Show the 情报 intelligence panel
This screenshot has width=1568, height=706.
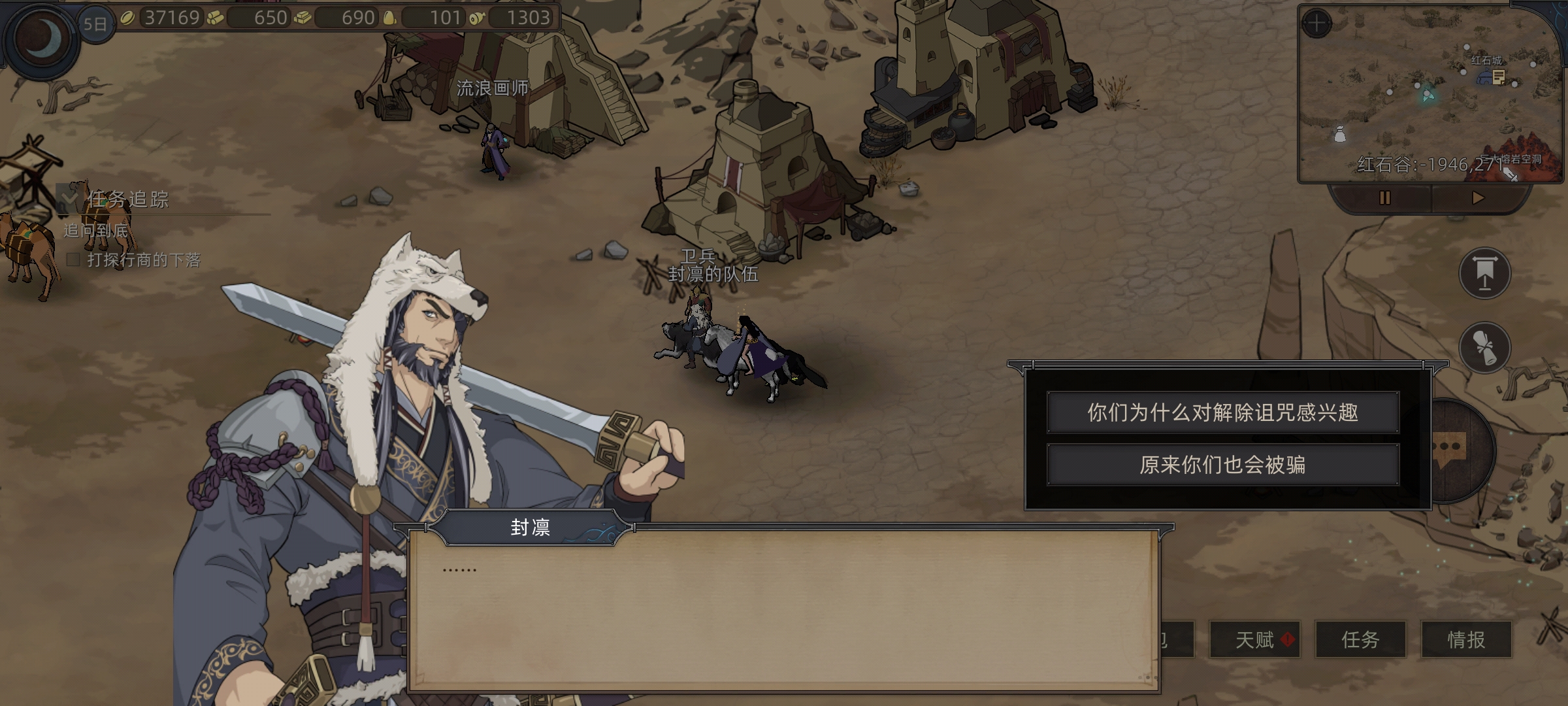(1466, 639)
